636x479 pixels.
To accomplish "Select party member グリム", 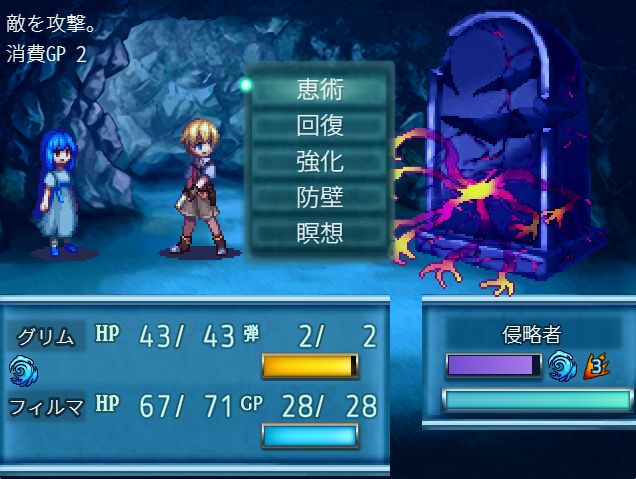I will 47,337.
